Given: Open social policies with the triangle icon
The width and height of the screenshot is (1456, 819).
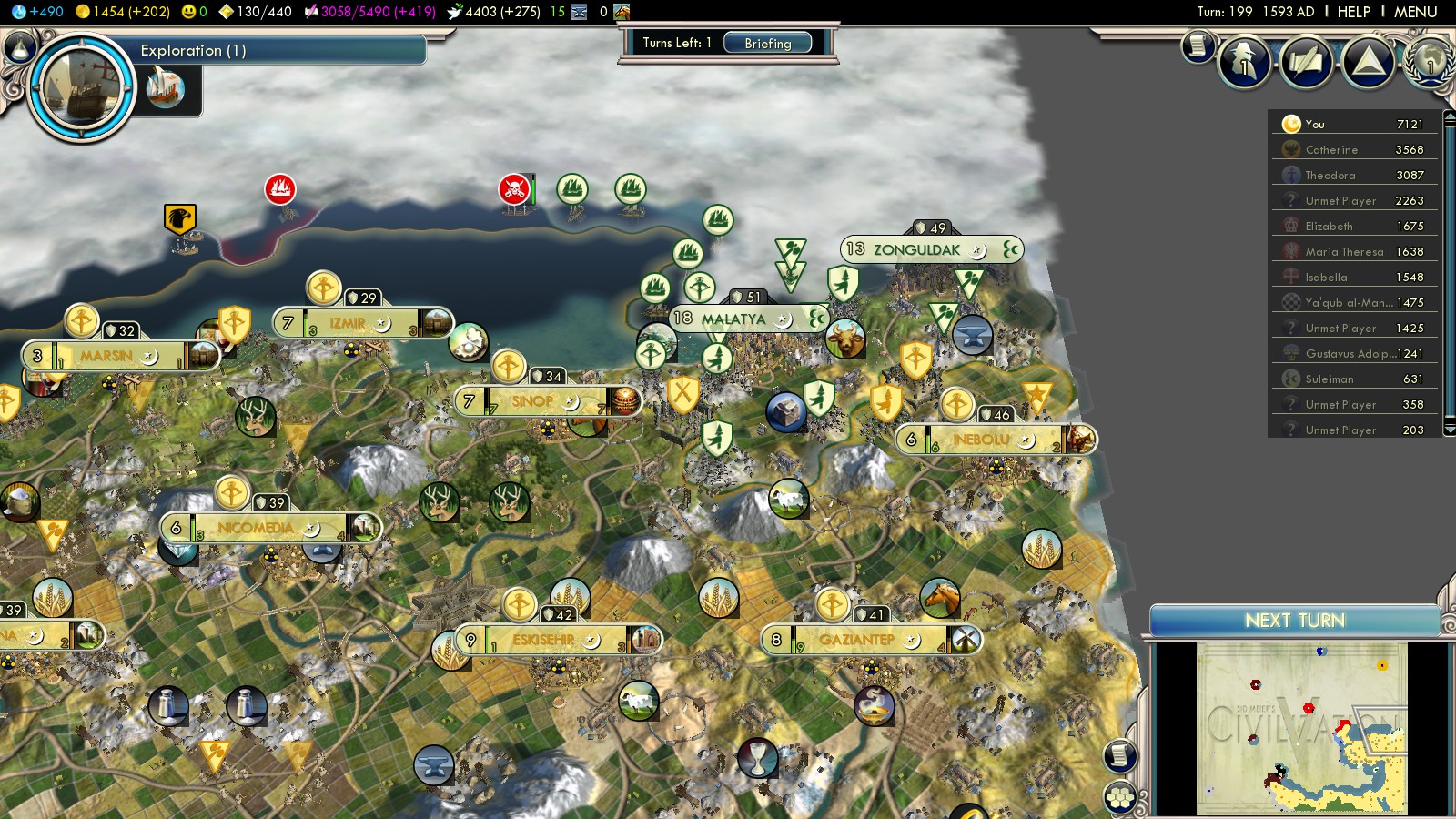Looking at the screenshot, I should pyautogui.click(x=1368, y=62).
